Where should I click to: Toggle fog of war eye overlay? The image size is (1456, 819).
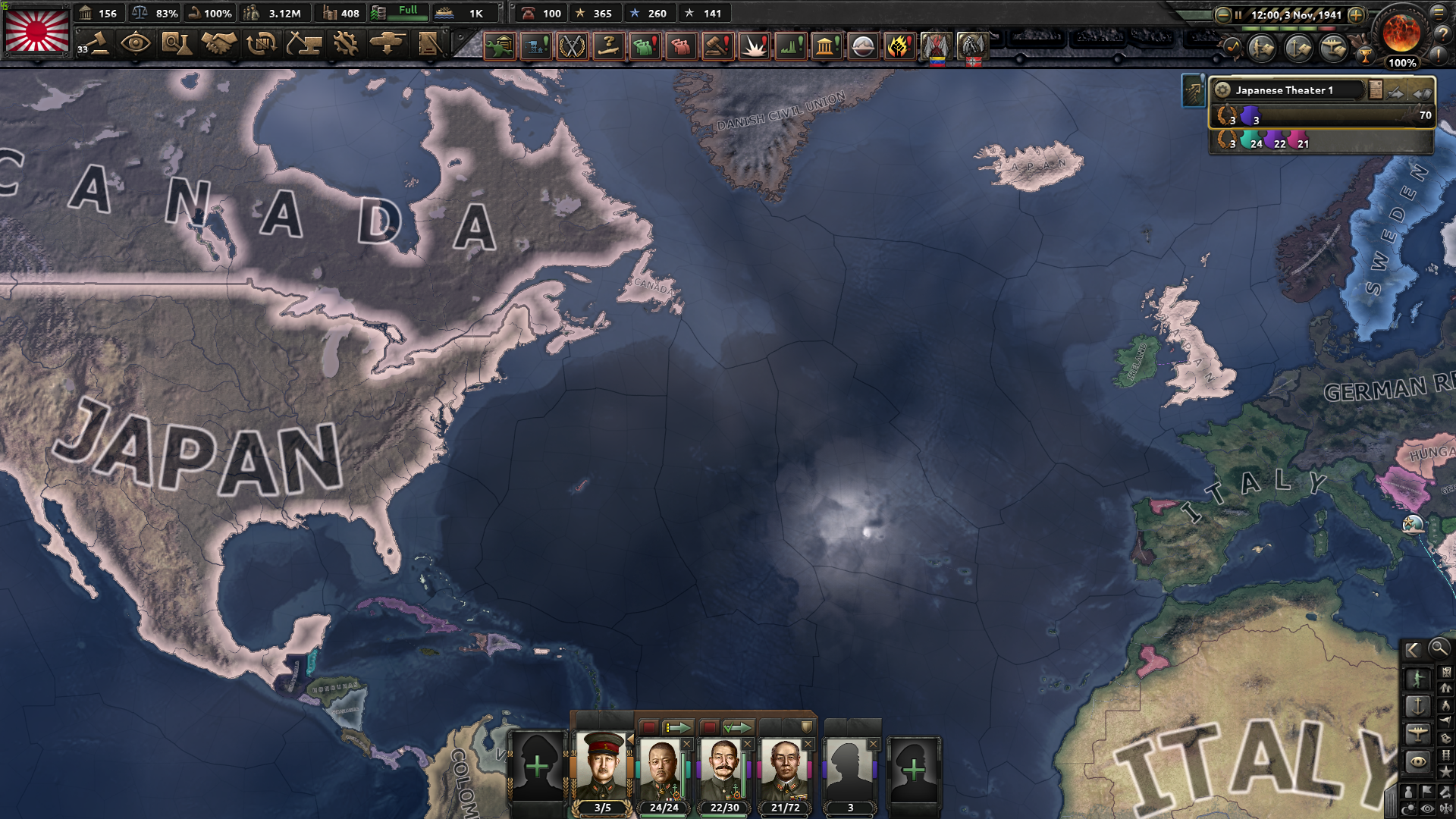tap(1426, 808)
